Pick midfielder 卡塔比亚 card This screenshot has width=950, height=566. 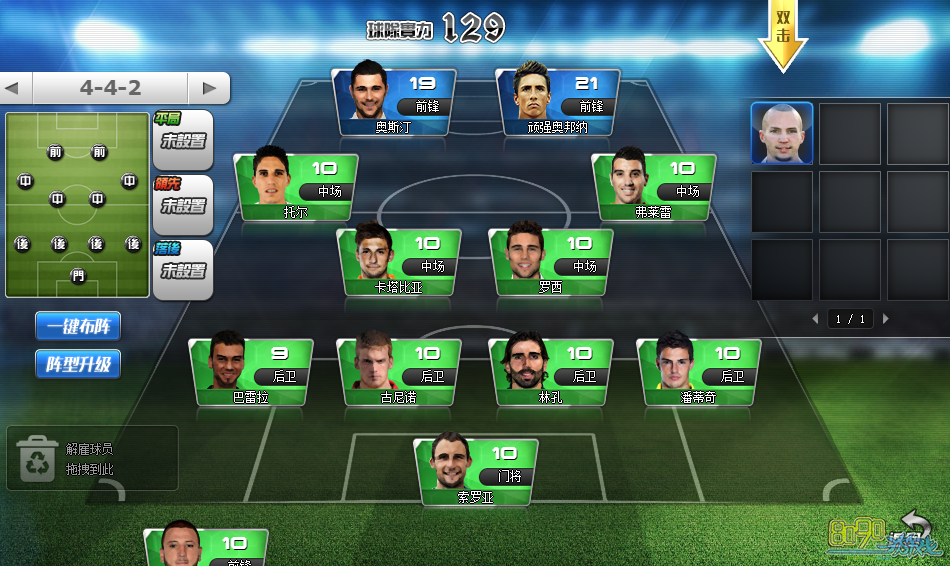[x=400, y=262]
